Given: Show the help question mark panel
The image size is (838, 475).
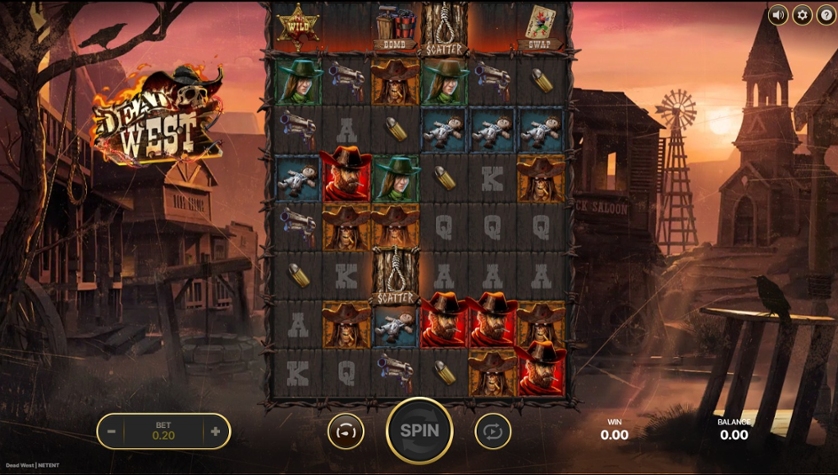Looking at the screenshot, I should point(825,15).
